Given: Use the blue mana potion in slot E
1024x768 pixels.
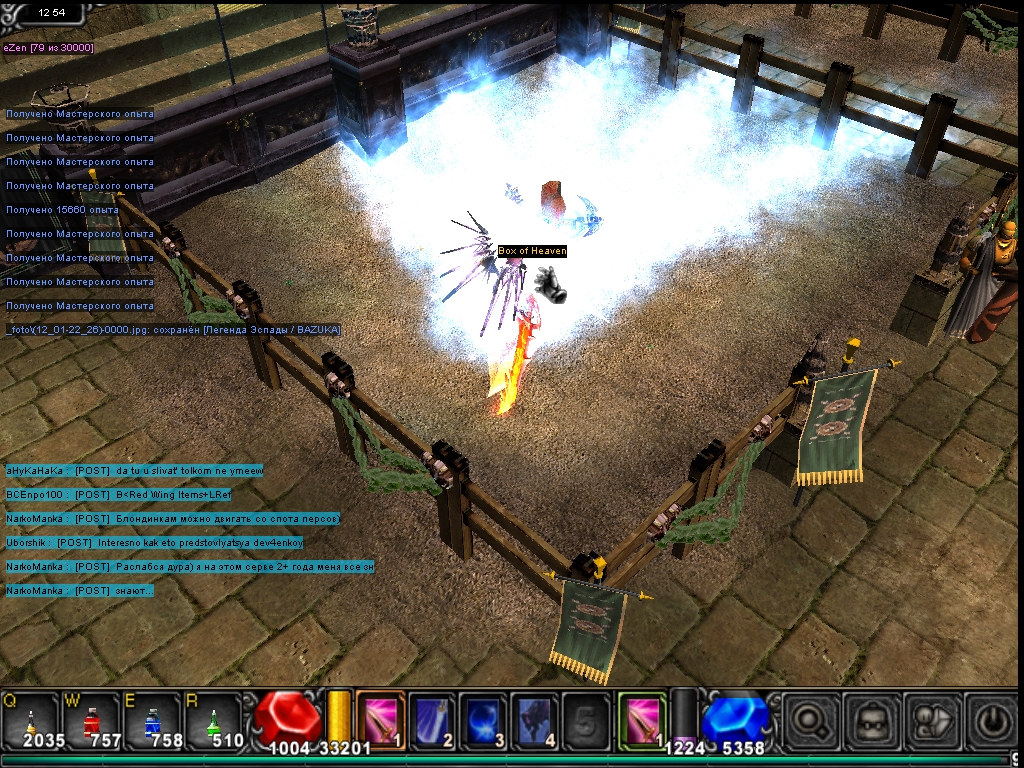Looking at the screenshot, I should click(151, 720).
